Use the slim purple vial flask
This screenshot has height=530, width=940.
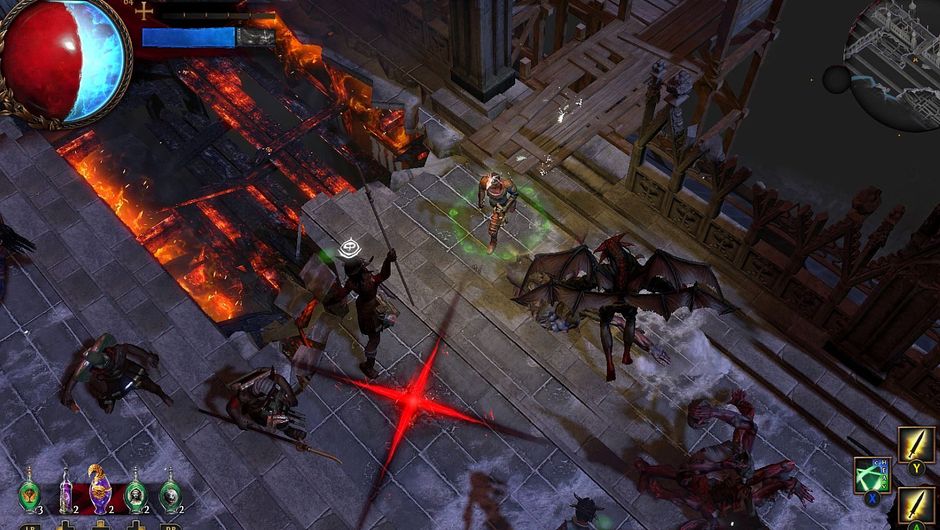[66, 492]
